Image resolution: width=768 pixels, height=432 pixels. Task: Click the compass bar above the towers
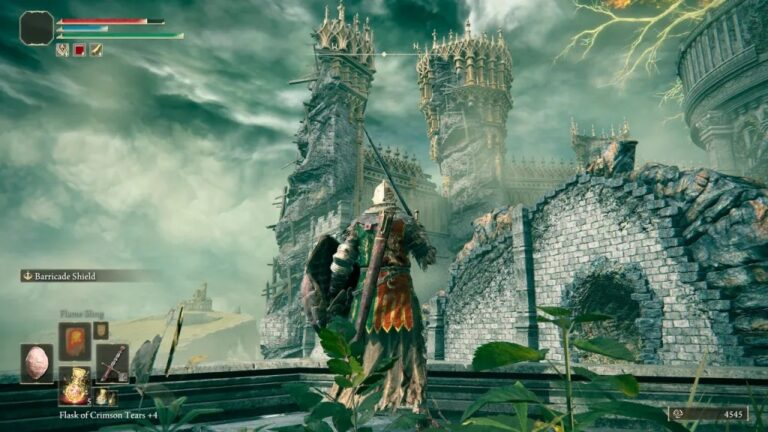tap(400, 53)
